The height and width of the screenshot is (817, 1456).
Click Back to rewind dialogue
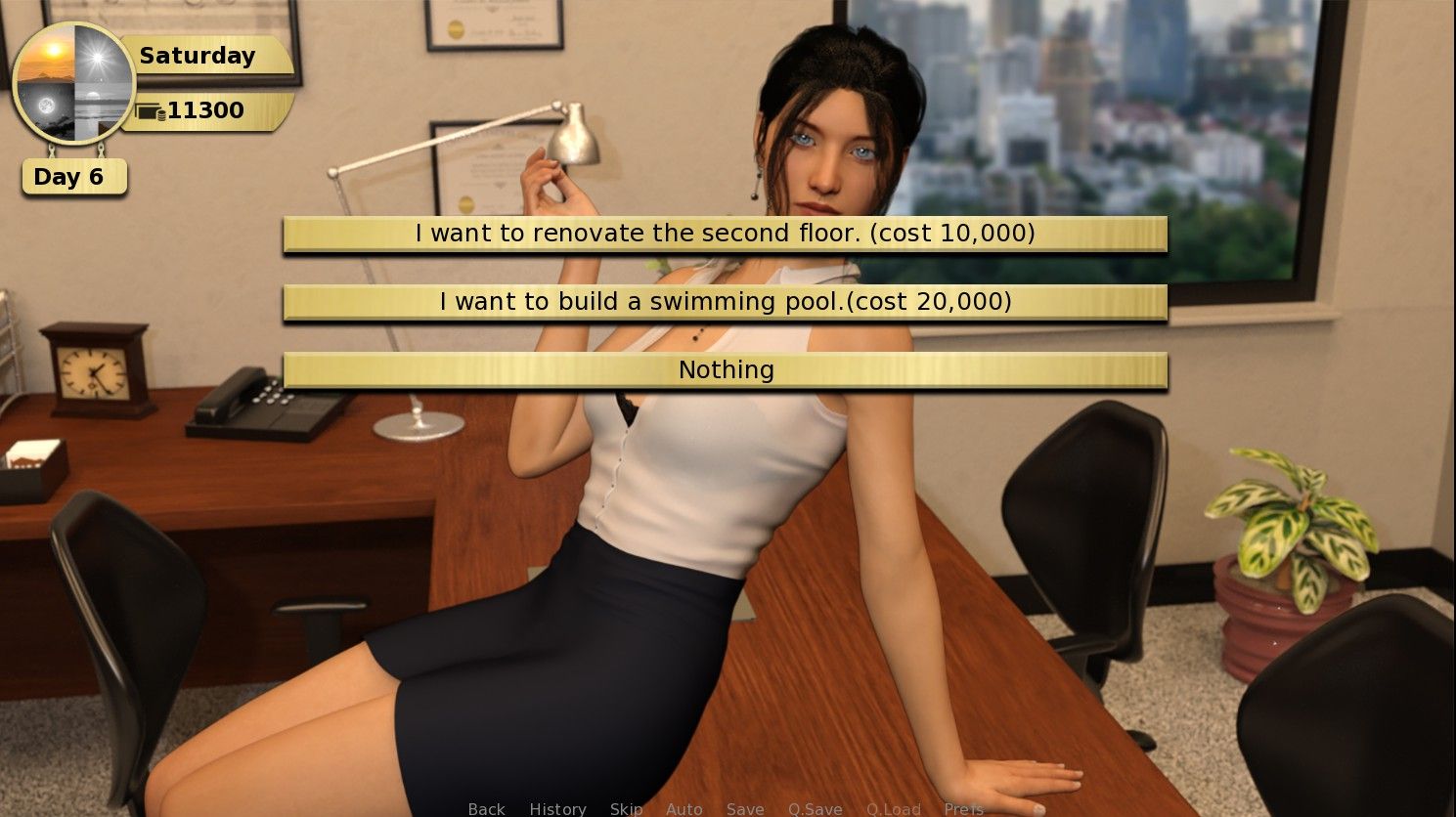[485, 809]
